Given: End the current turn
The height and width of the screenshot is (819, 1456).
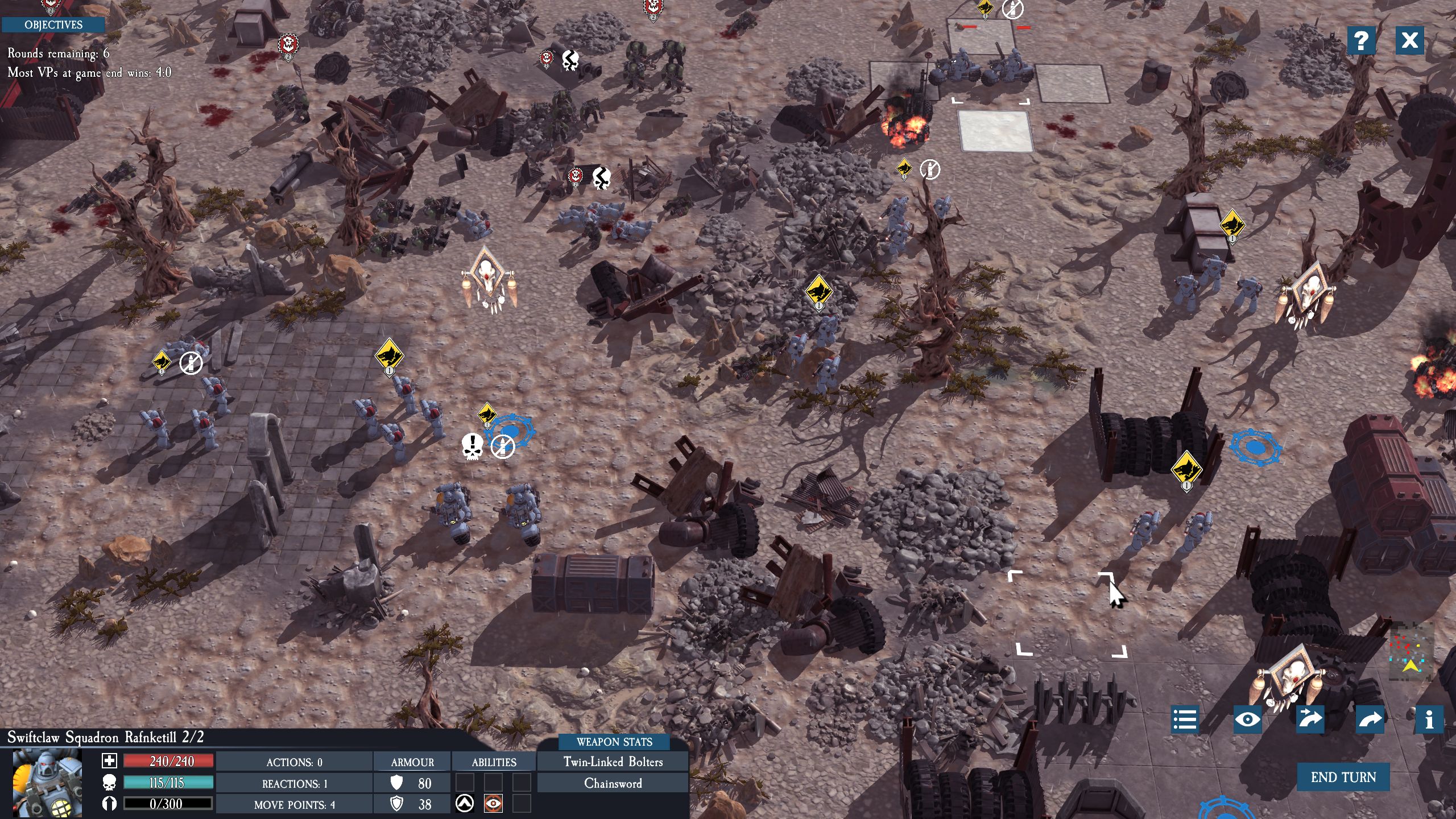Looking at the screenshot, I should 1343,777.
